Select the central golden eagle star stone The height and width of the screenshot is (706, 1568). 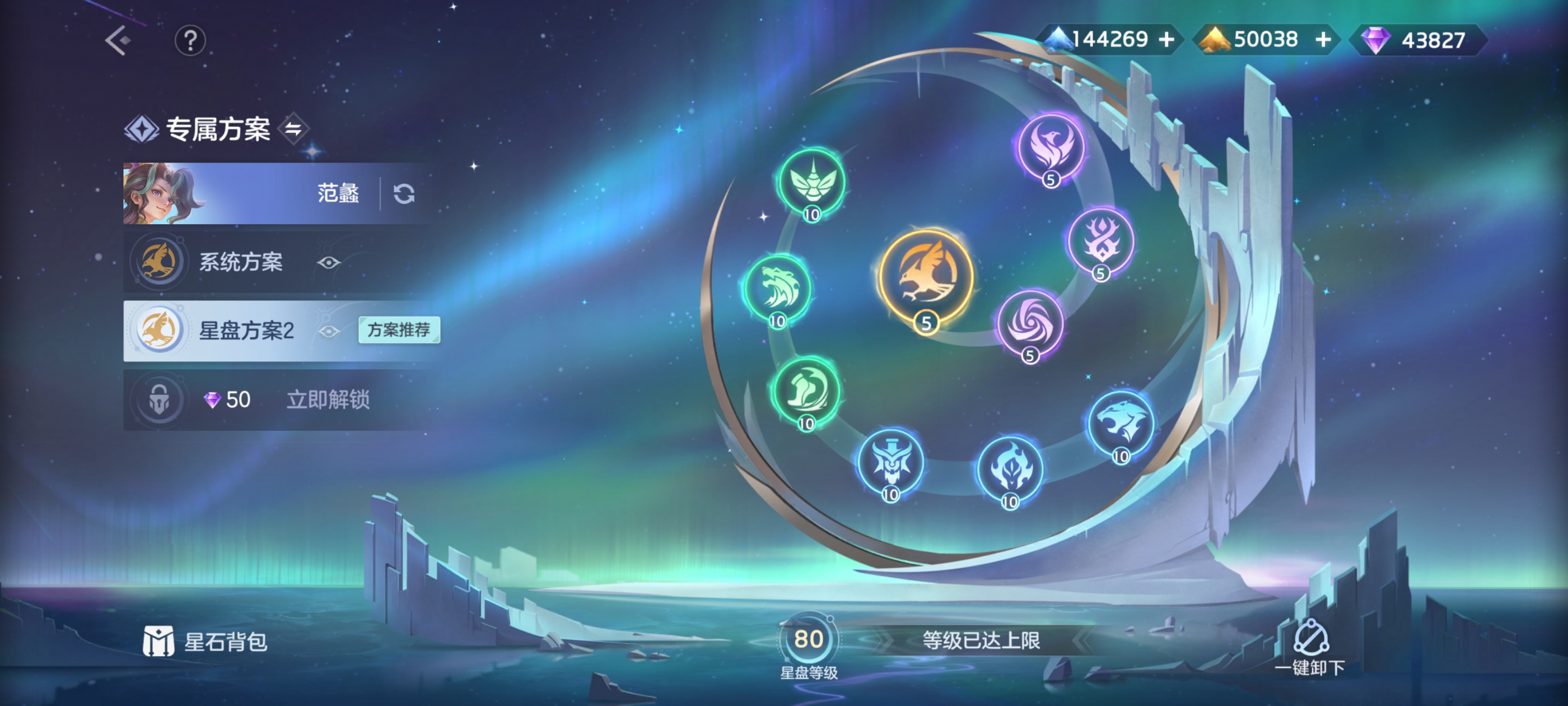[x=926, y=277]
